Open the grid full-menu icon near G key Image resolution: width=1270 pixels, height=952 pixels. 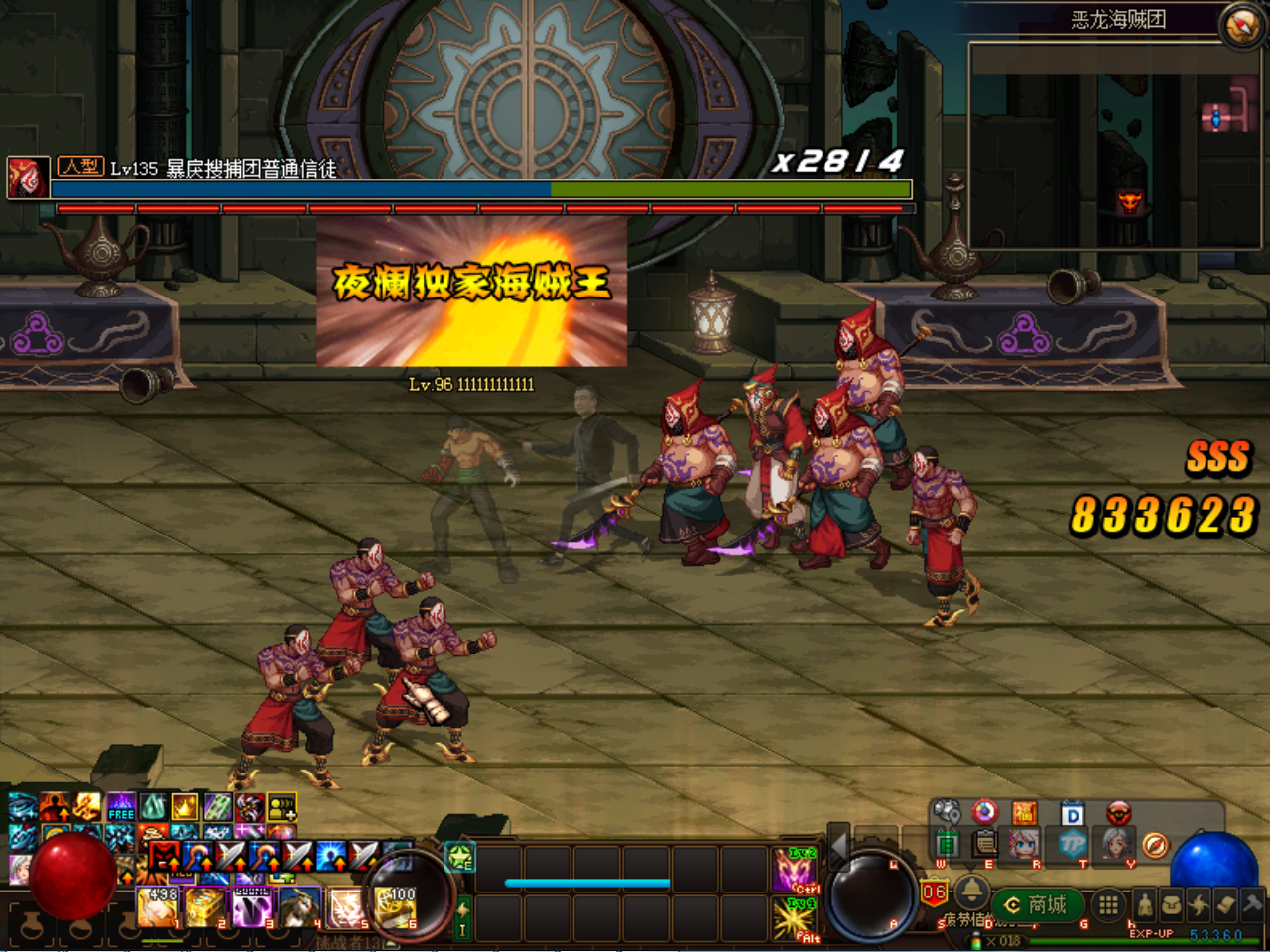tap(1108, 905)
